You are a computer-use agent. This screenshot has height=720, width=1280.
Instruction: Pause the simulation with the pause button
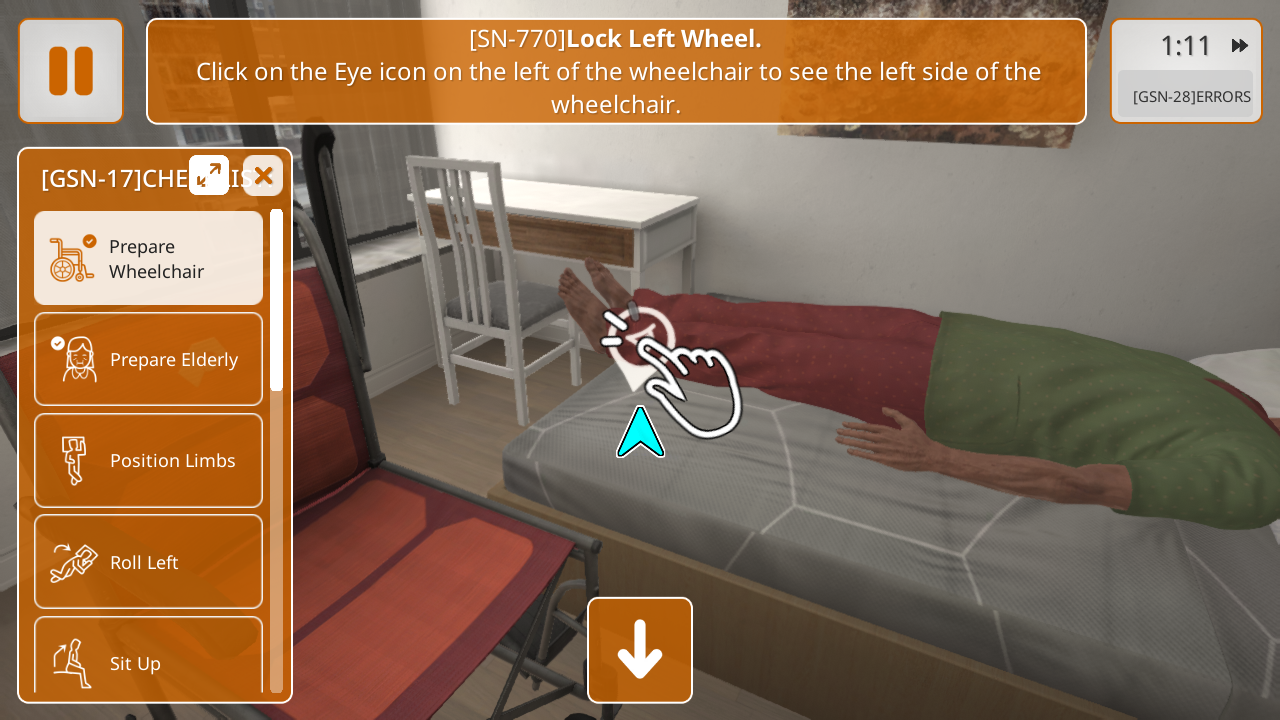(71, 71)
